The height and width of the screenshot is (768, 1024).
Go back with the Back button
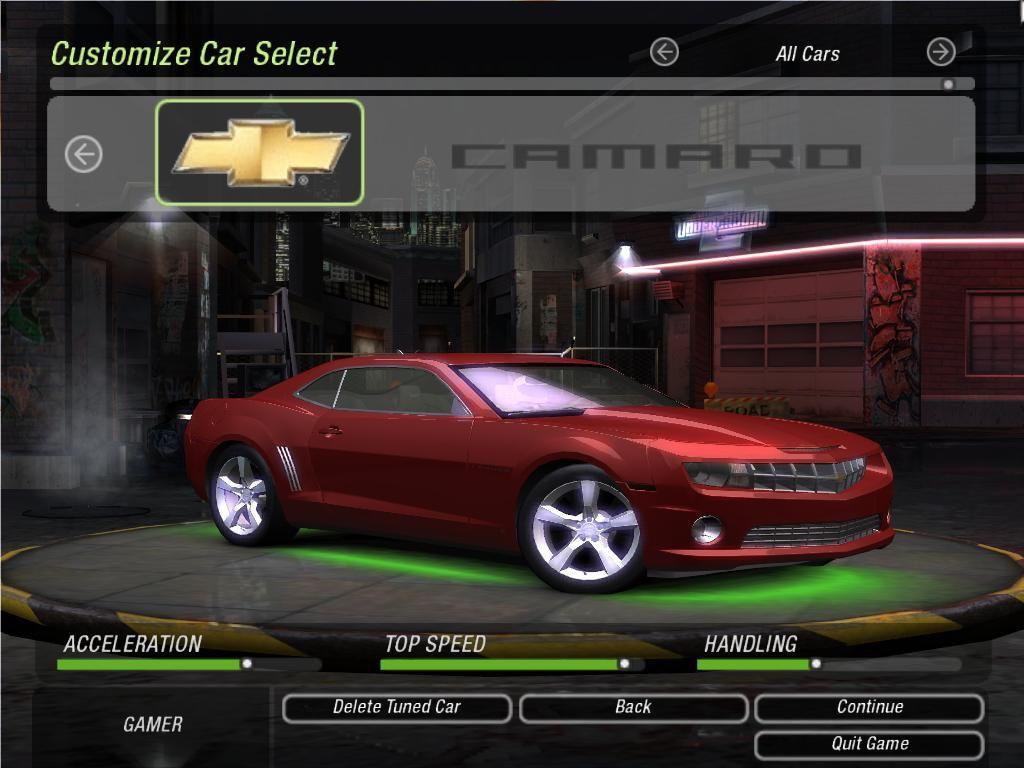(x=633, y=708)
